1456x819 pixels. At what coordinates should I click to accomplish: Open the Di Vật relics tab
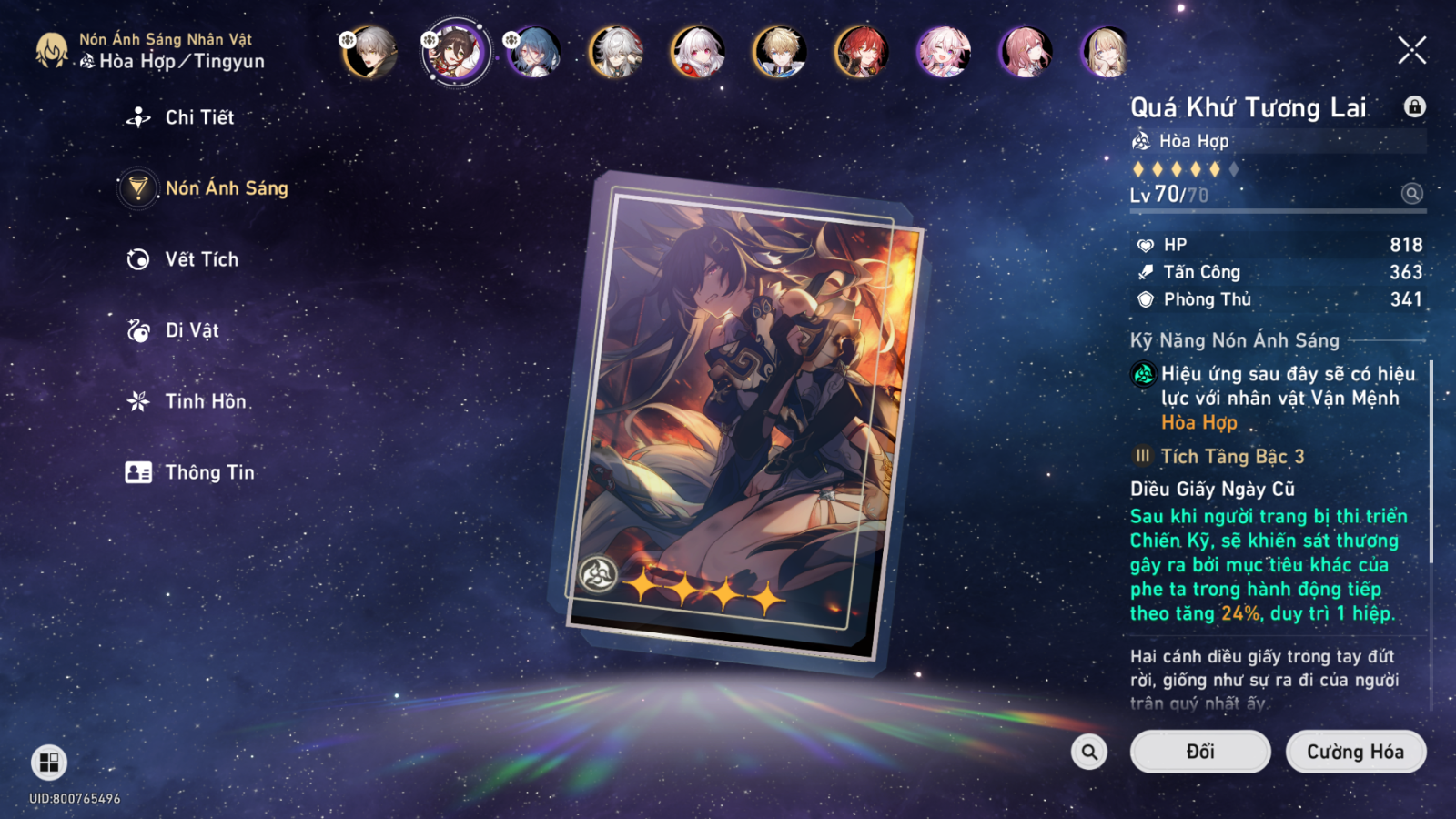coord(191,330)
